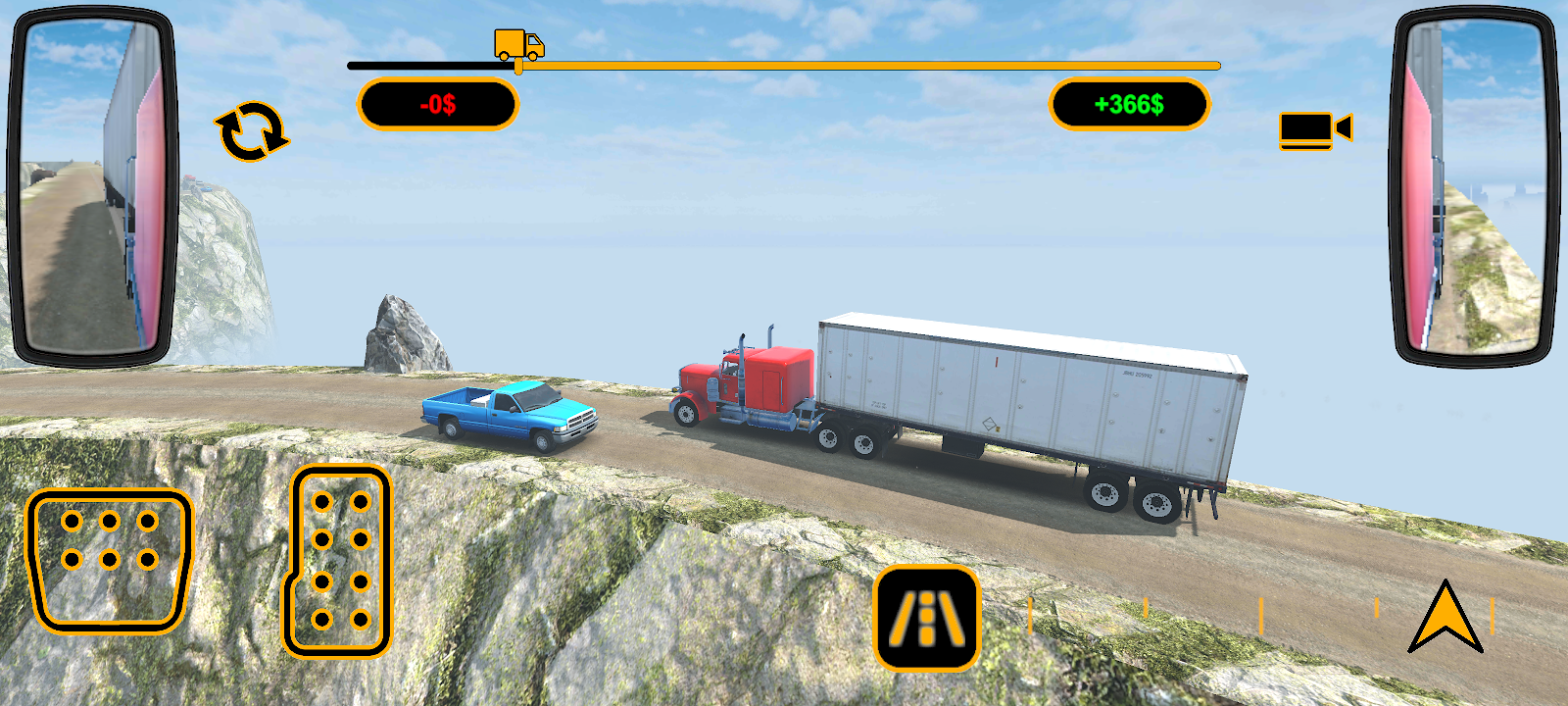The image size is (1568, 706).
Task: Check the right side mirror view
Action: click(x=1475, y=186)
